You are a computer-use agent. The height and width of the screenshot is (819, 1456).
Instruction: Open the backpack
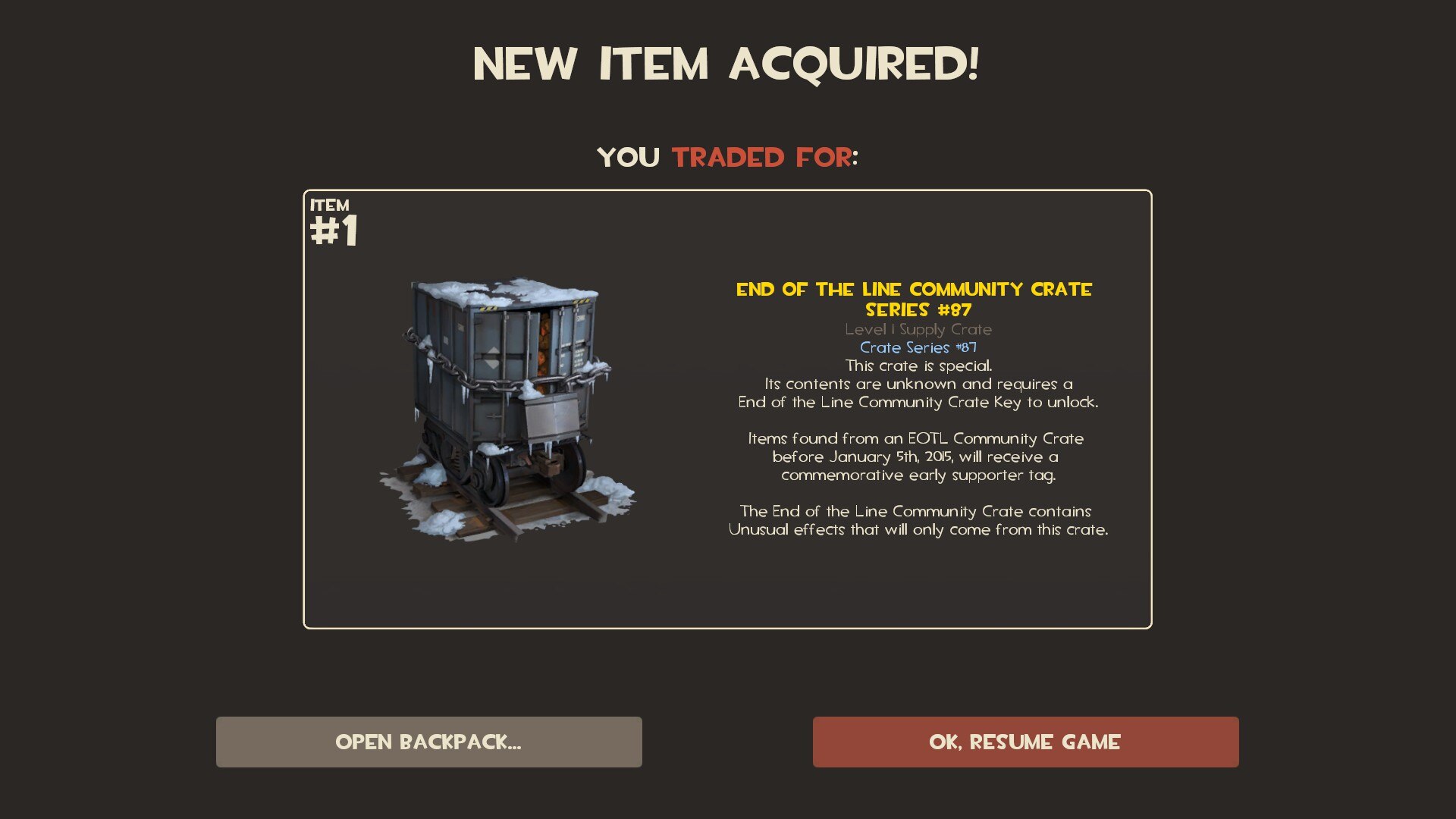[x=428, y=742]
